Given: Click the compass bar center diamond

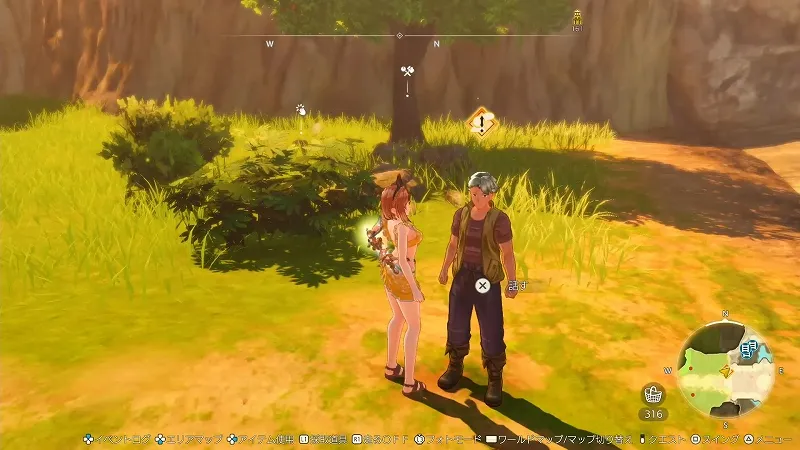Looking at the screenshot, I should 400,36.
